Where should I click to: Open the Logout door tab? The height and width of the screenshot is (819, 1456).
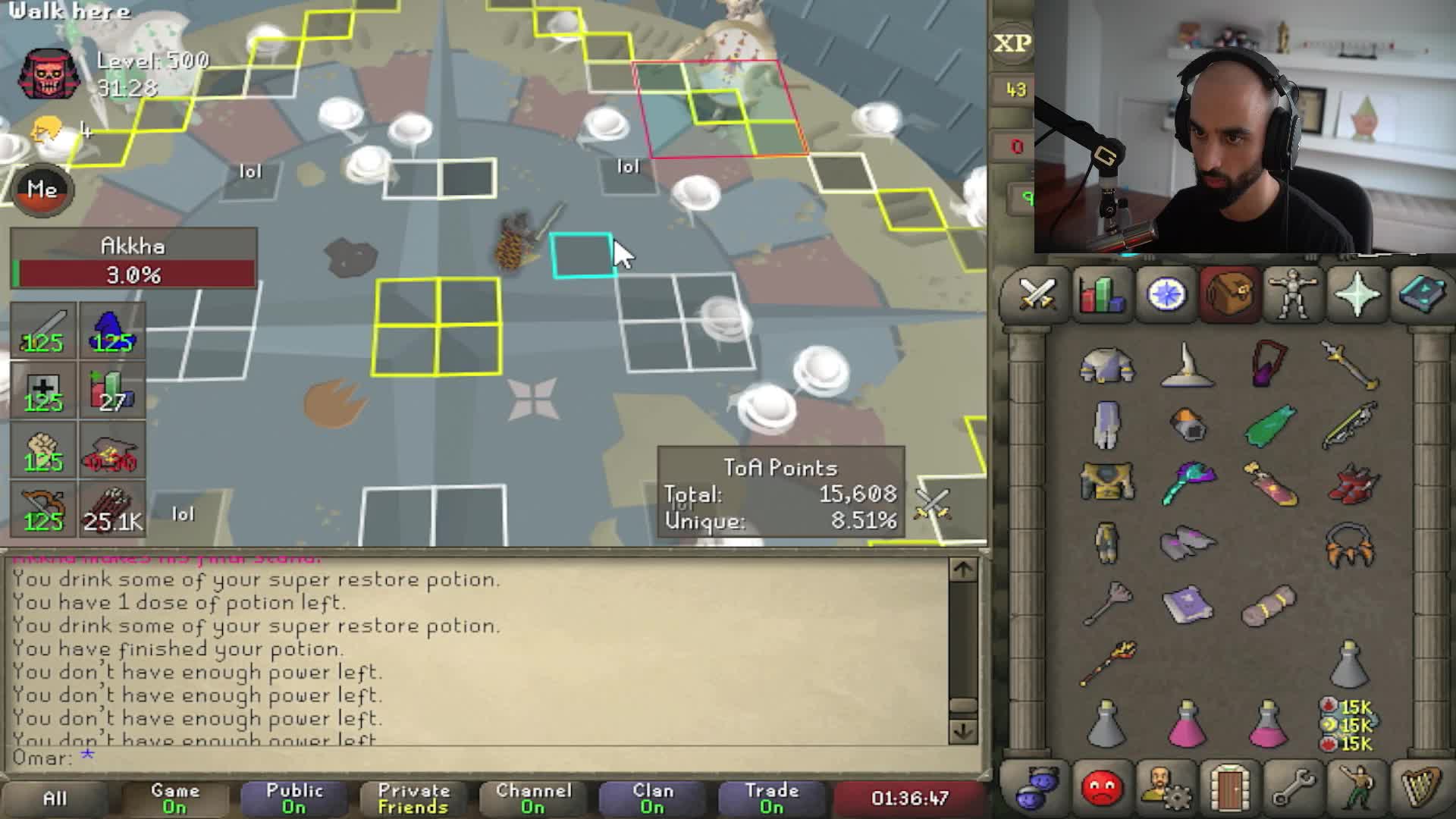coord(1229,787)
